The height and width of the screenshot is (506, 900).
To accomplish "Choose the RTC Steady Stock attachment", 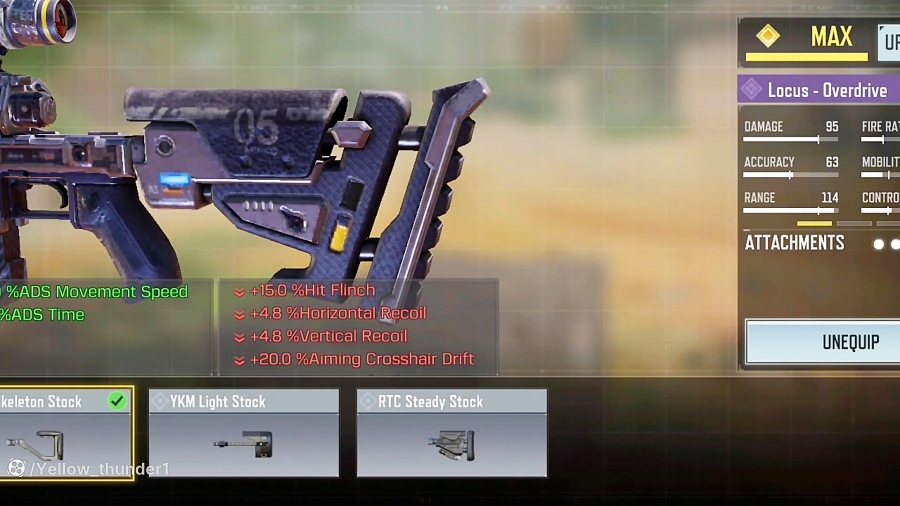I will coord(451,433).
